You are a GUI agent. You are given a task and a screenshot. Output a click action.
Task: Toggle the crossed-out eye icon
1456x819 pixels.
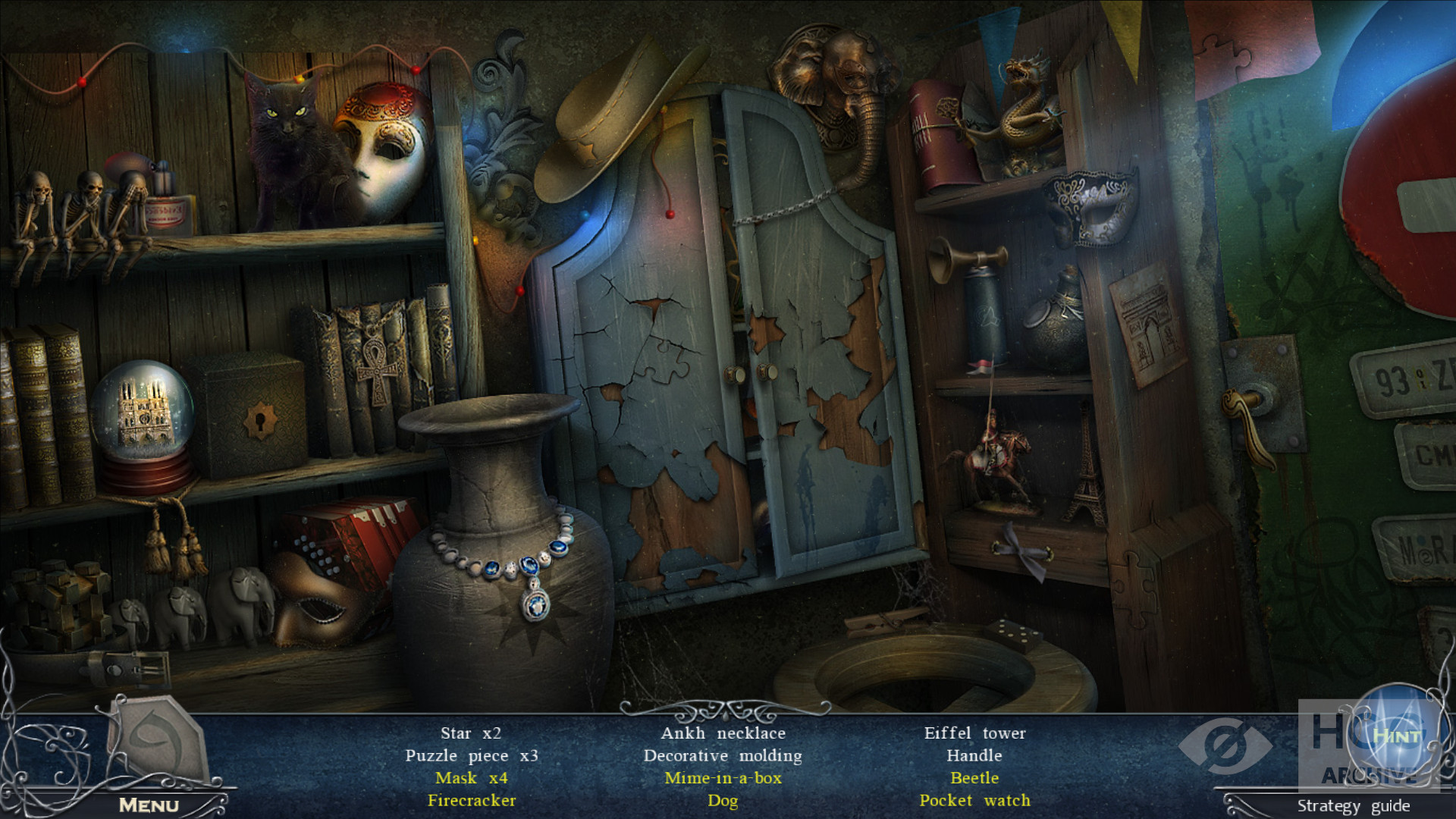(x=1224, y=745)
